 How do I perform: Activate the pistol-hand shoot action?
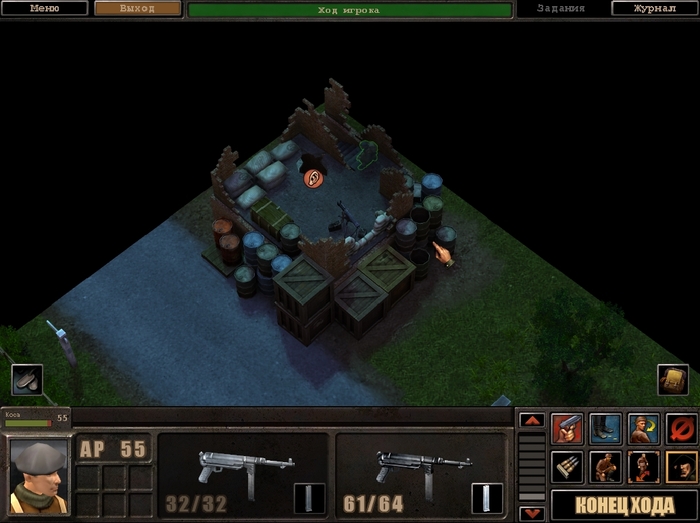(x=567, y=429)
